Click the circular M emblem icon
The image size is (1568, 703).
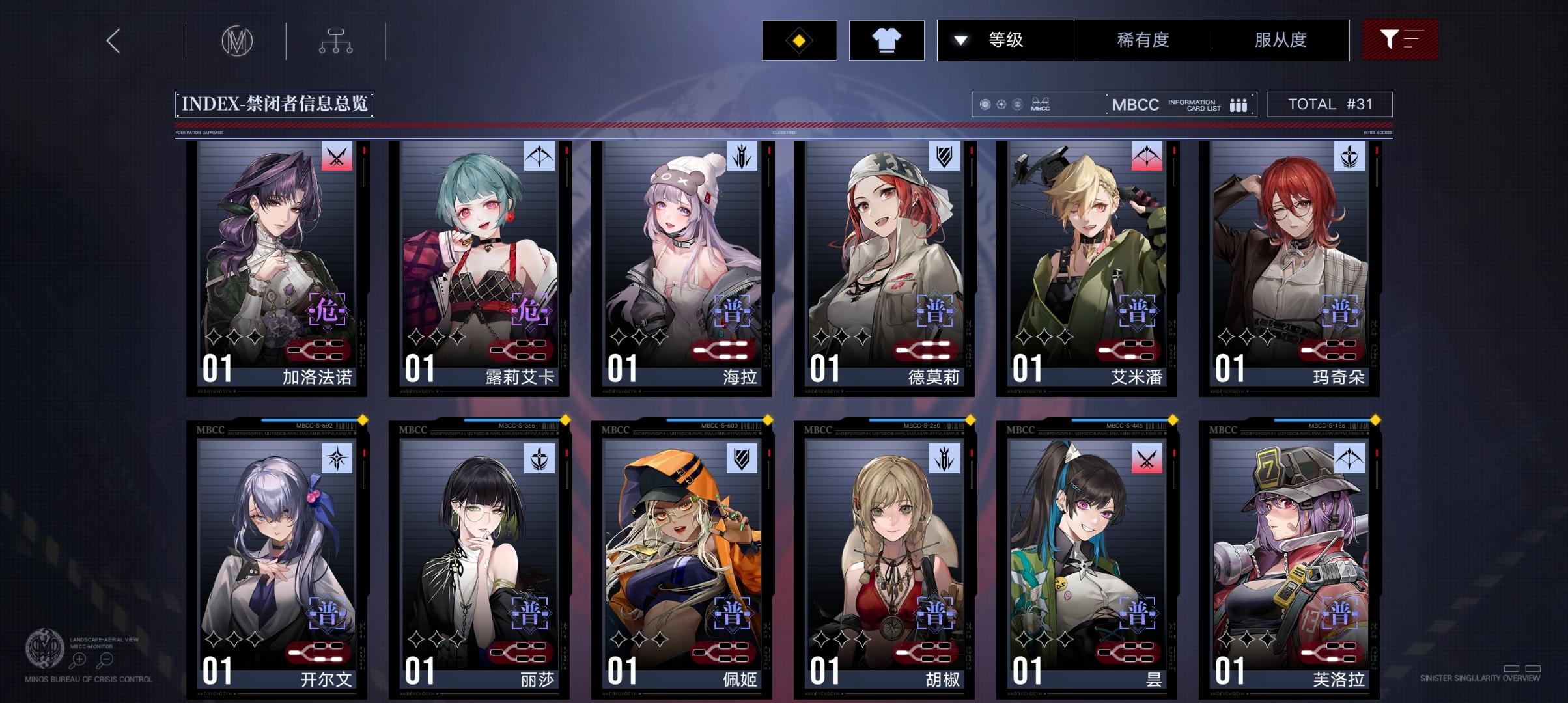point(236,40)
